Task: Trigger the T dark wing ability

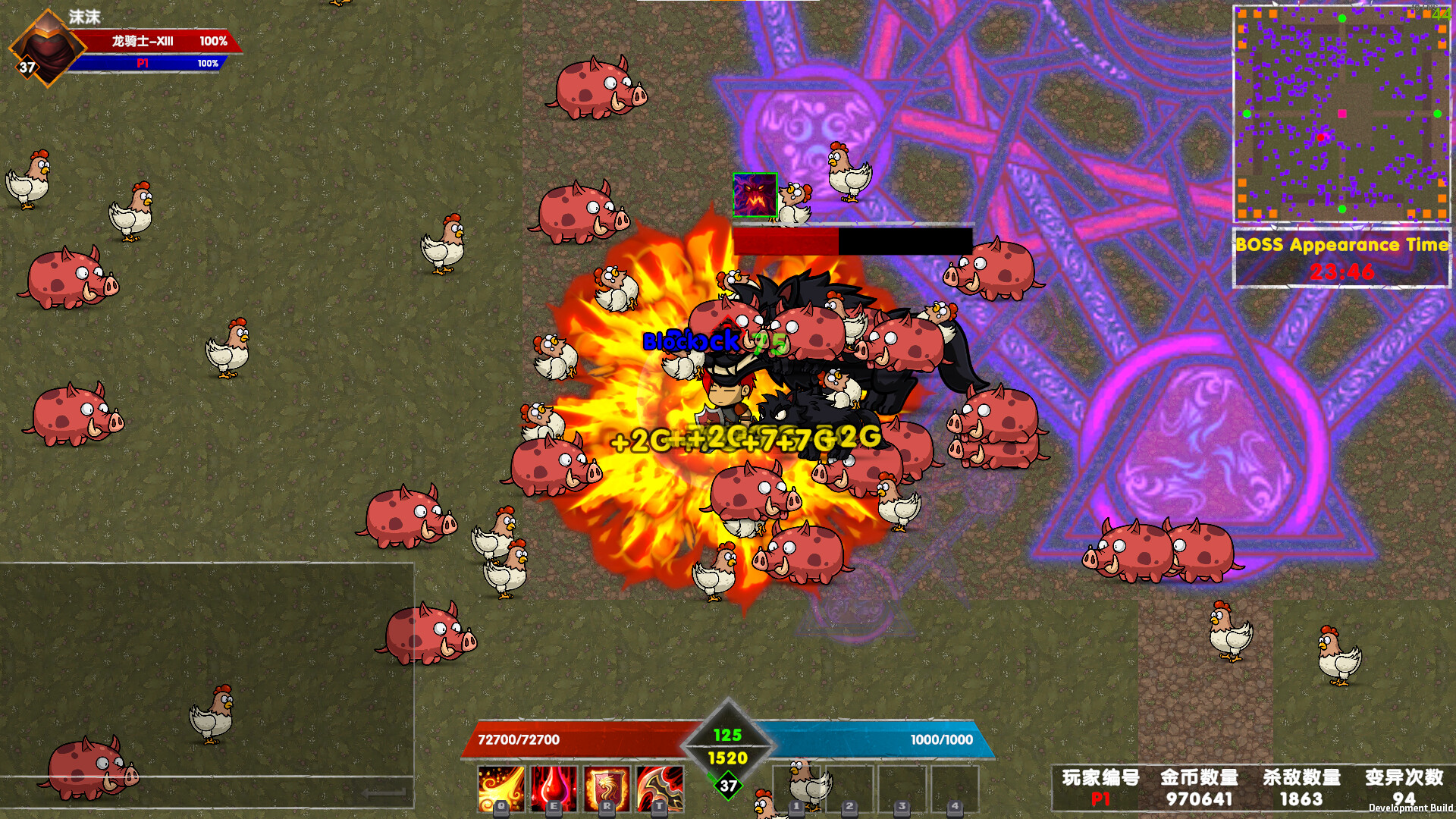Action: (658, 789)
